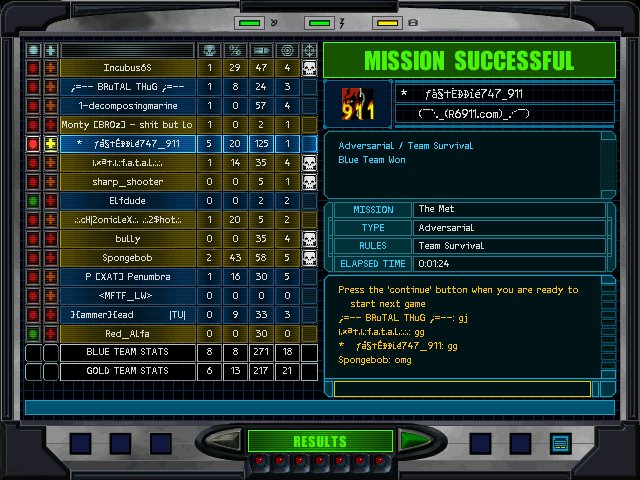This screenshot has height=480, width=640.
Task: Select the Red_Alfa player row
Action: pos(127,333)
